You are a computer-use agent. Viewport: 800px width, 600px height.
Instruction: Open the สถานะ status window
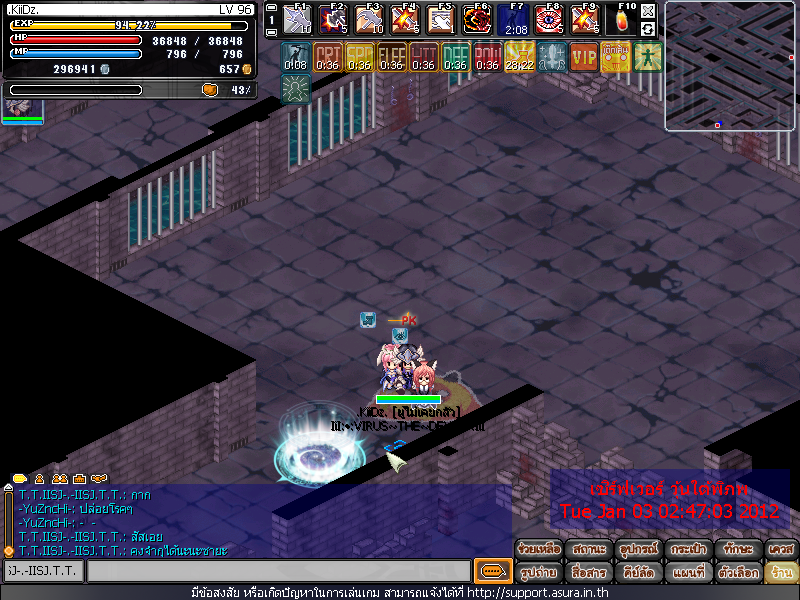[x=589, y=550]
